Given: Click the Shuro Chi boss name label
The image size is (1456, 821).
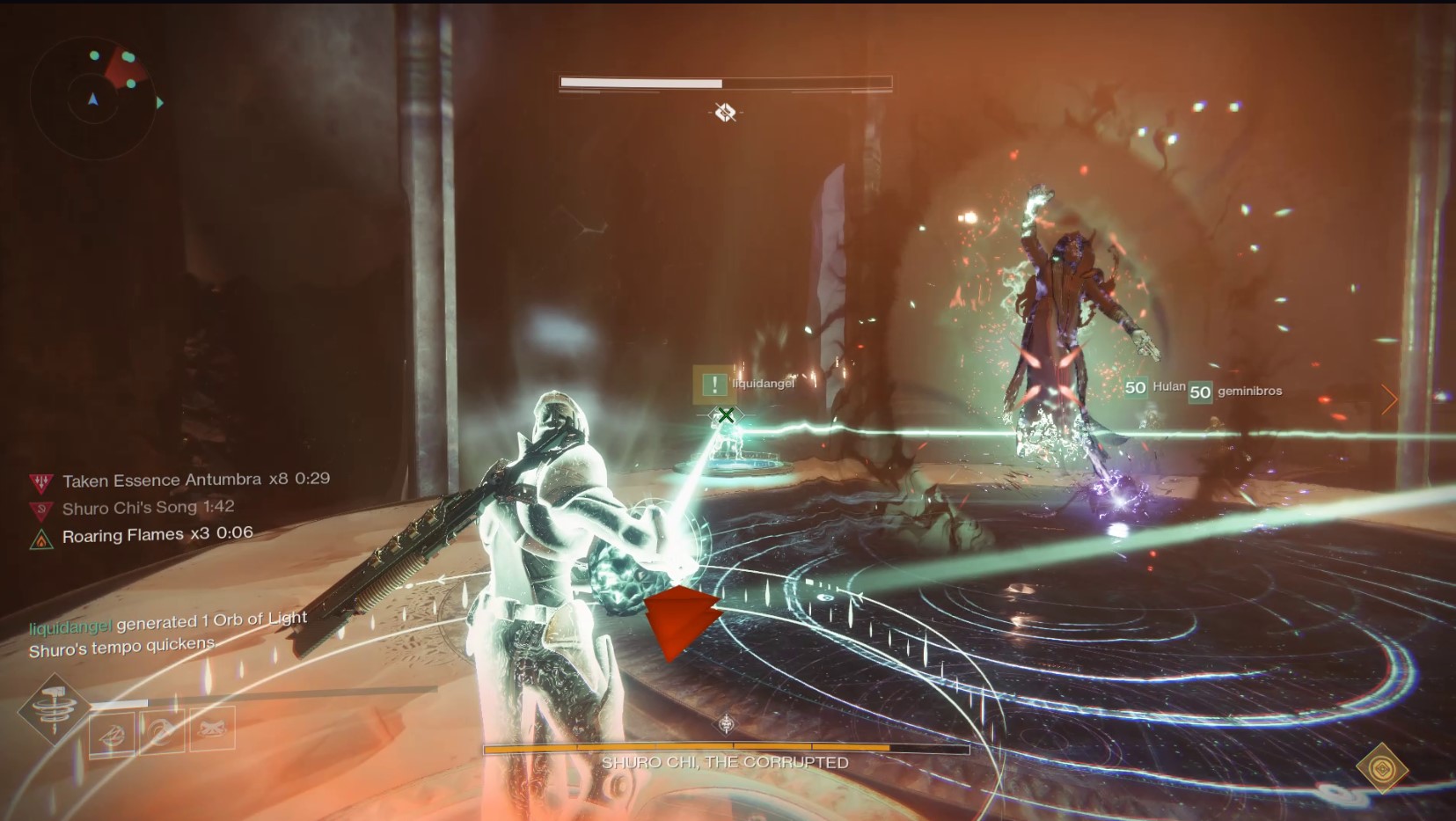Looking at the screenshot, I should [x=725, y=763].
